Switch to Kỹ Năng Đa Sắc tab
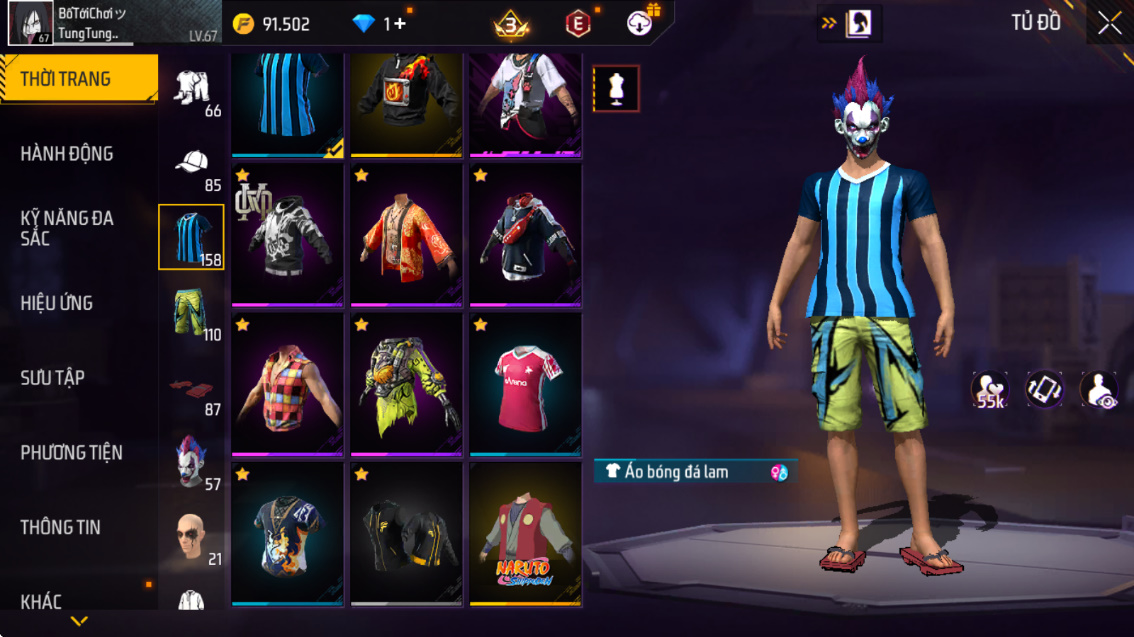The image size is (1134, 637). pos(67,228)
